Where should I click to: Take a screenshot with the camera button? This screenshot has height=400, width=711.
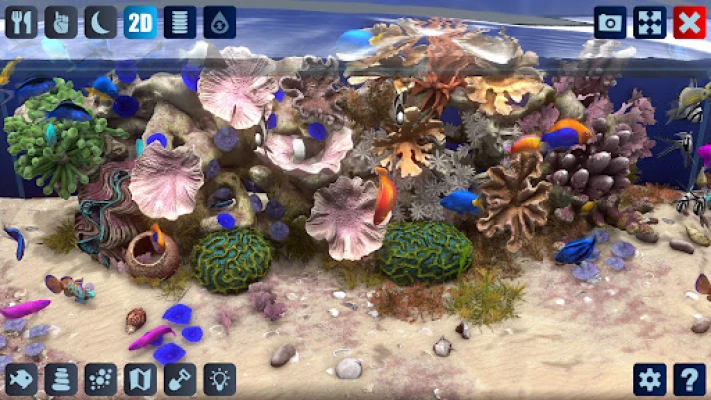coord(610,22)
